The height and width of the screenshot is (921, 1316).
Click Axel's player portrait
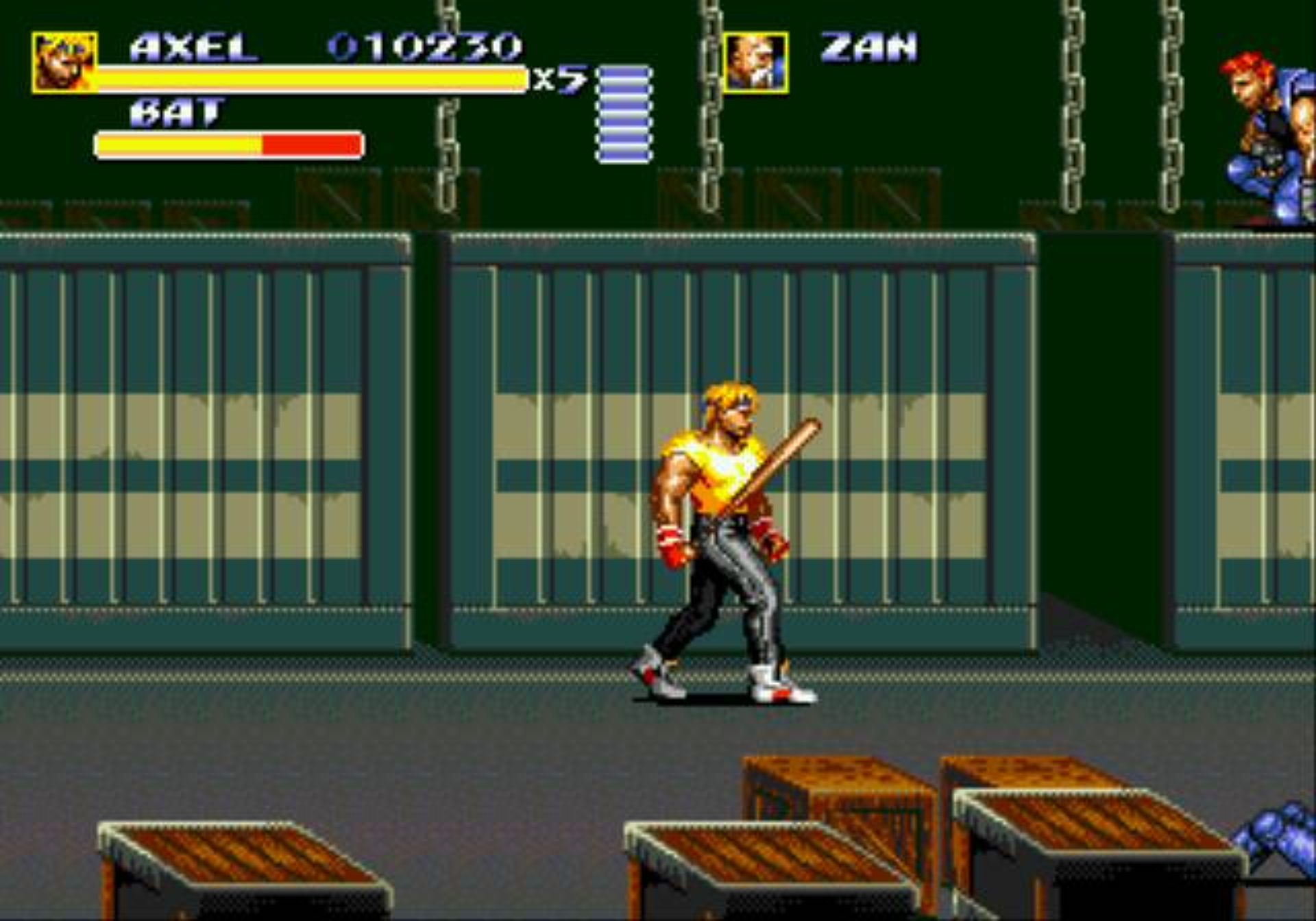coord(64,62)
